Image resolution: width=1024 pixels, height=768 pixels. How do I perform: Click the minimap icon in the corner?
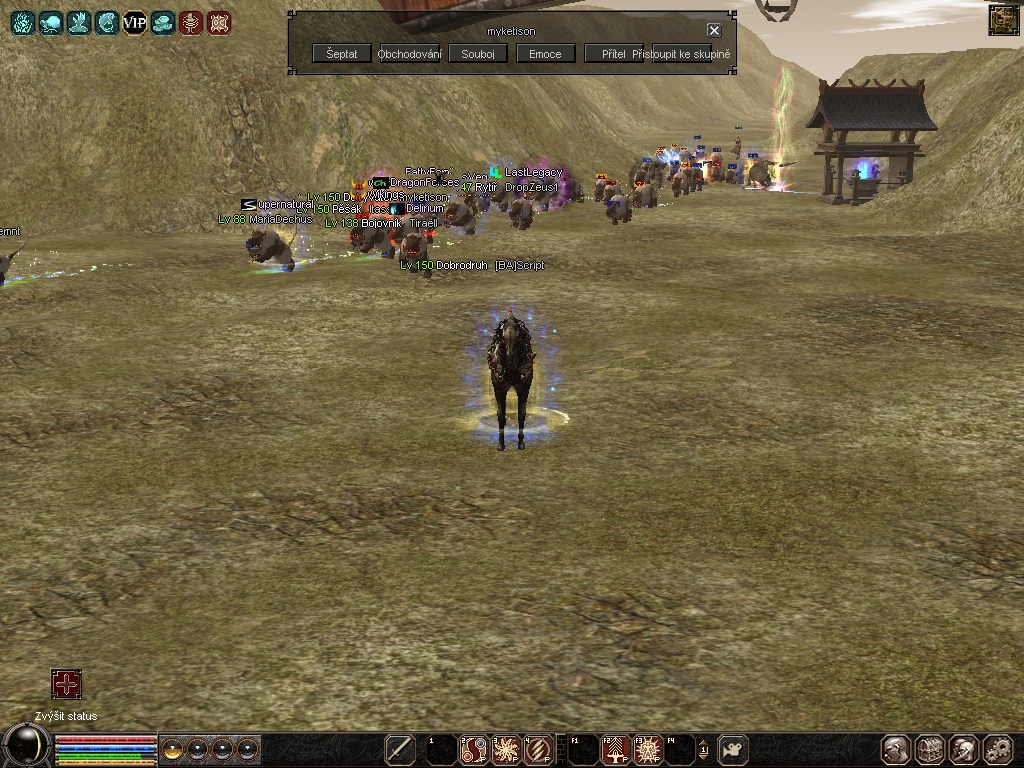(x=1004, y=20)
